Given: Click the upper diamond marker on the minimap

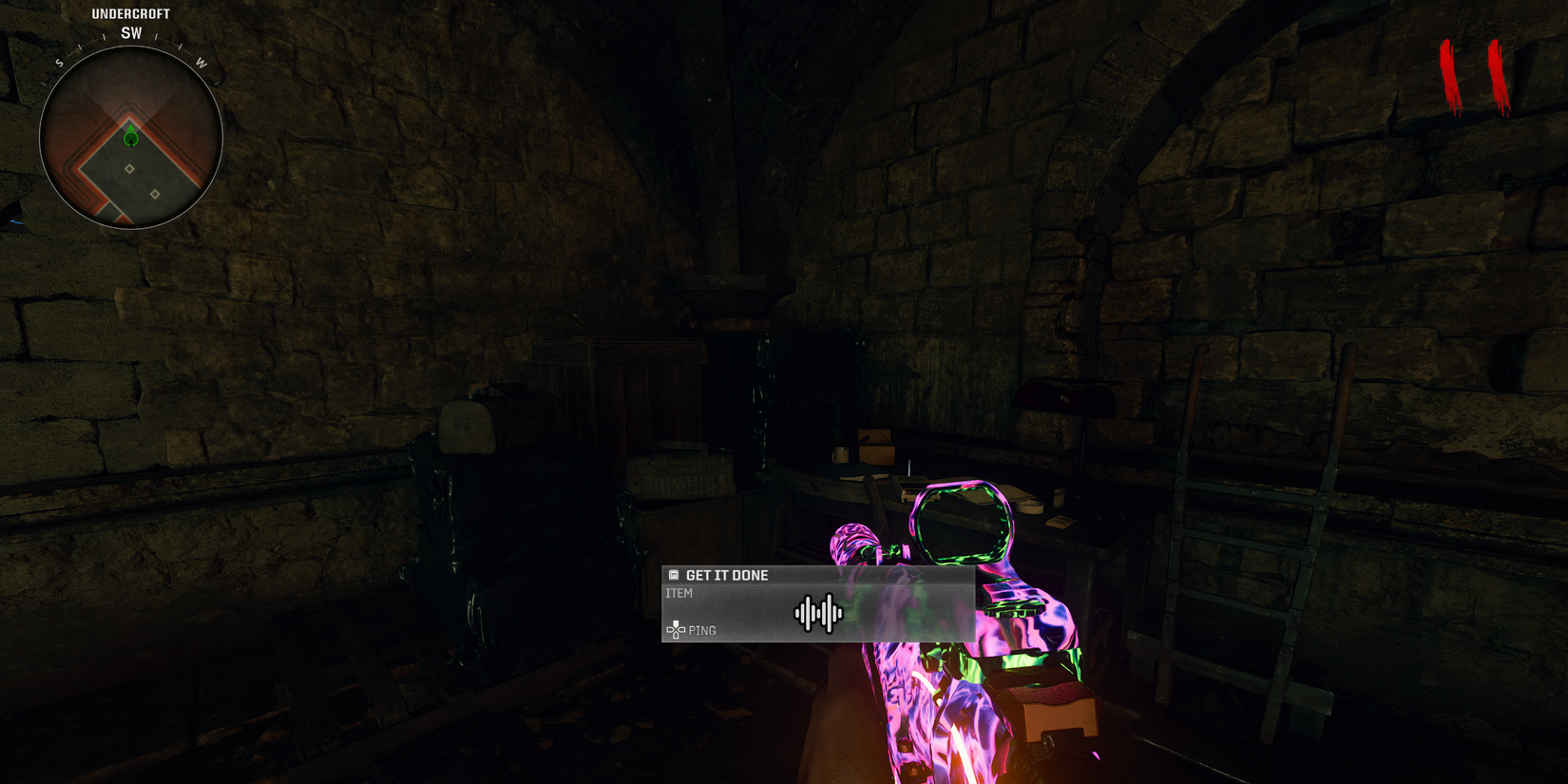Looking at the screenshot, I should (129, 168).
